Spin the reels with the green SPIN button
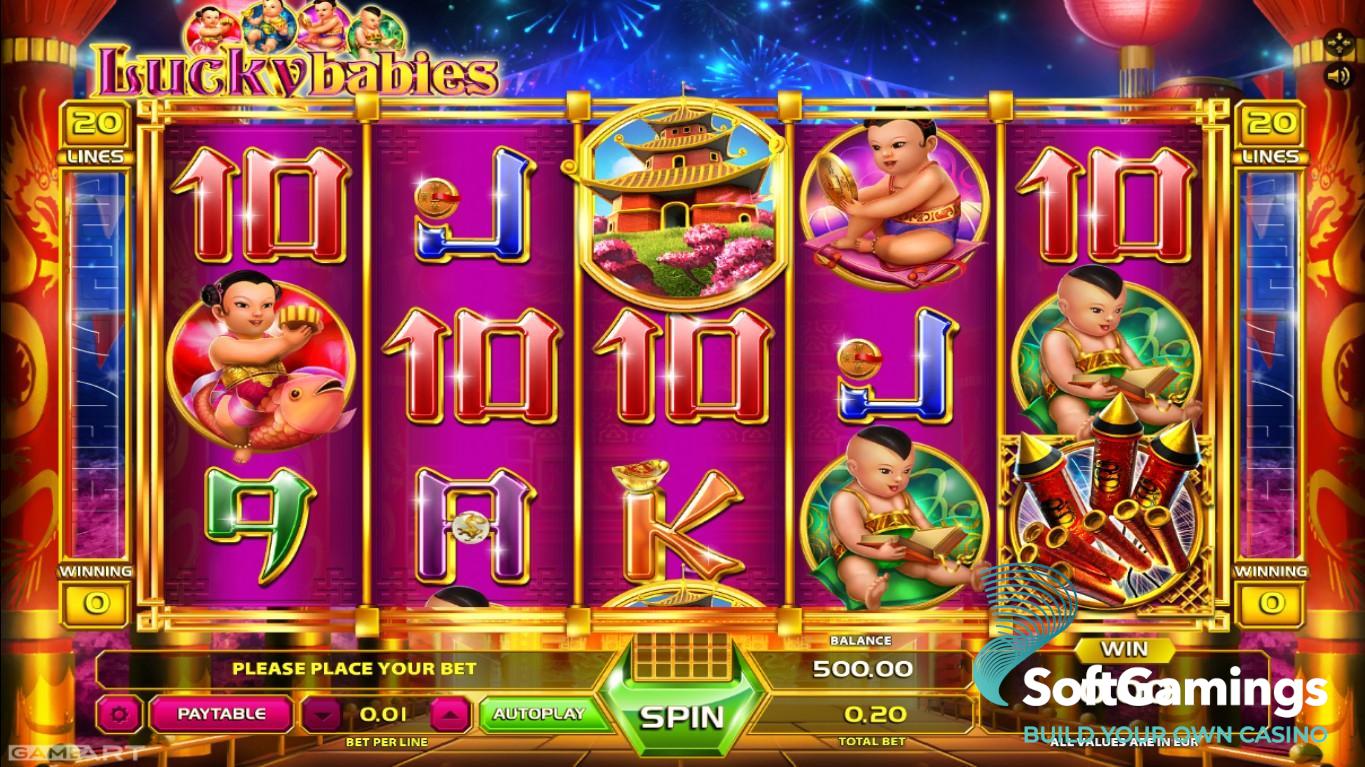The image size is (1365, 767). 681,716
